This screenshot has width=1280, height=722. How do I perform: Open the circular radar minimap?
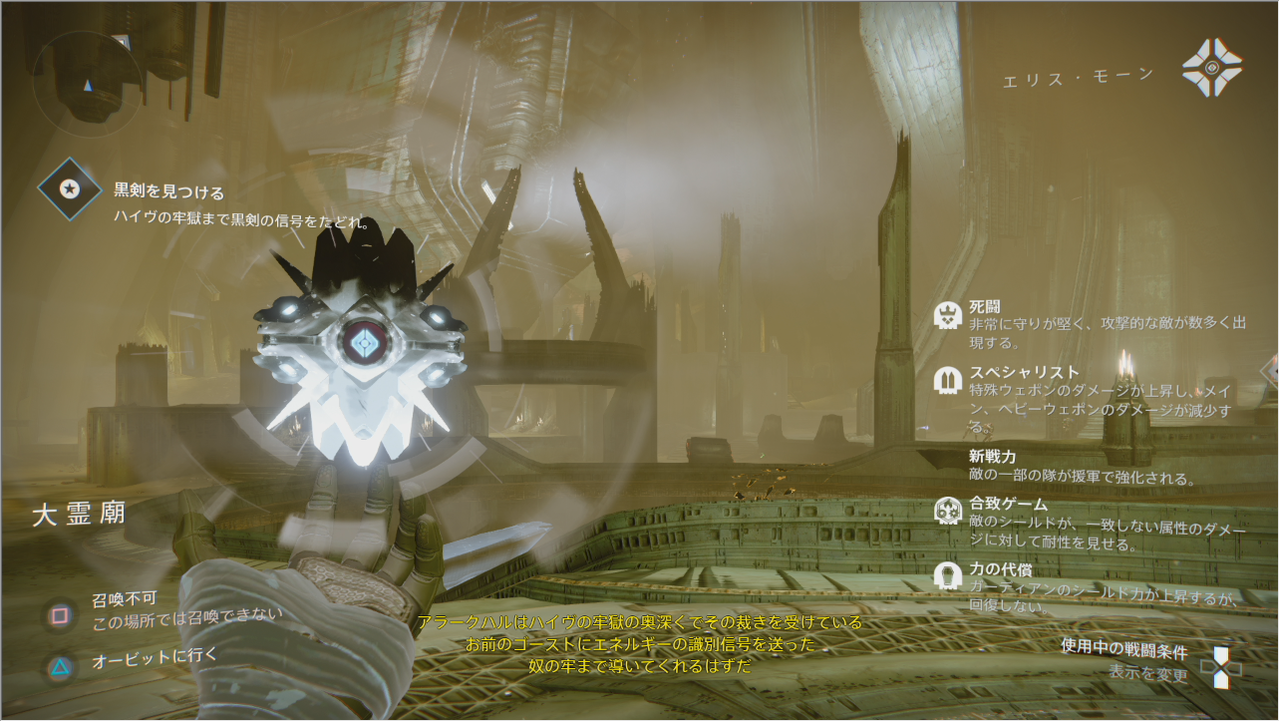87,78
